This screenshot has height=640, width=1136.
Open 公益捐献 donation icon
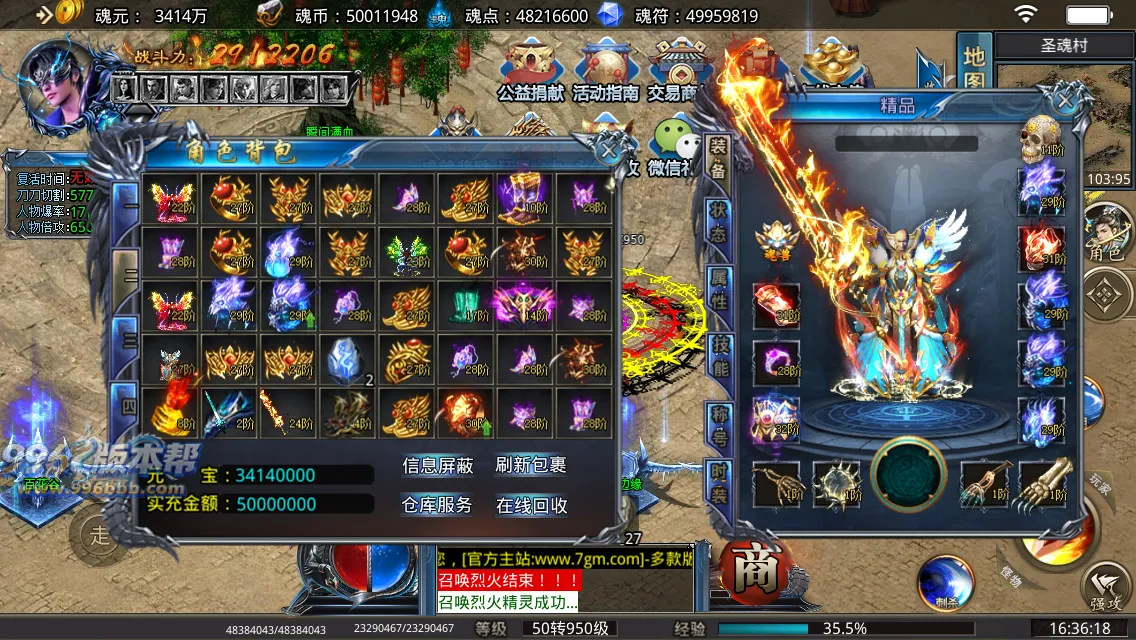point(532,72)
